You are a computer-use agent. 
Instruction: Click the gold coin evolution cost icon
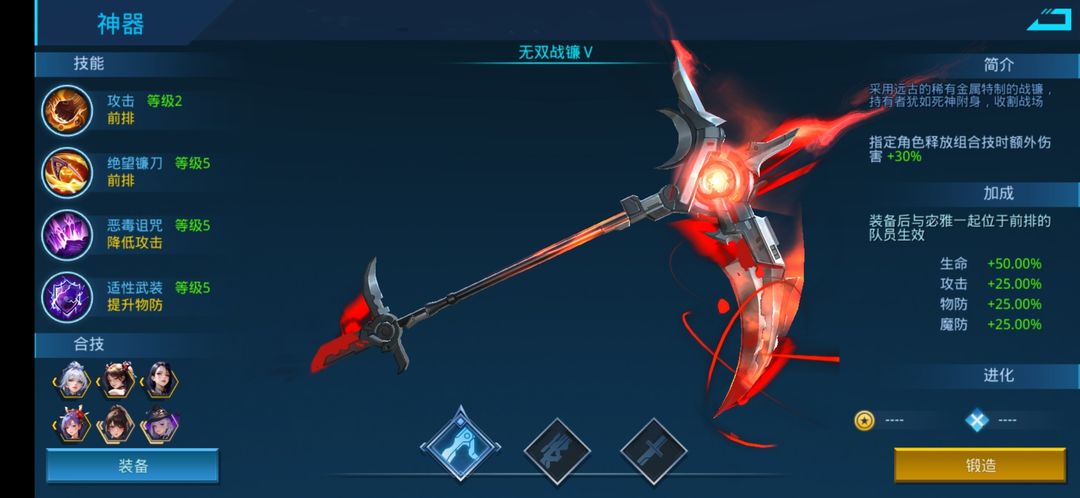(865, 420)
